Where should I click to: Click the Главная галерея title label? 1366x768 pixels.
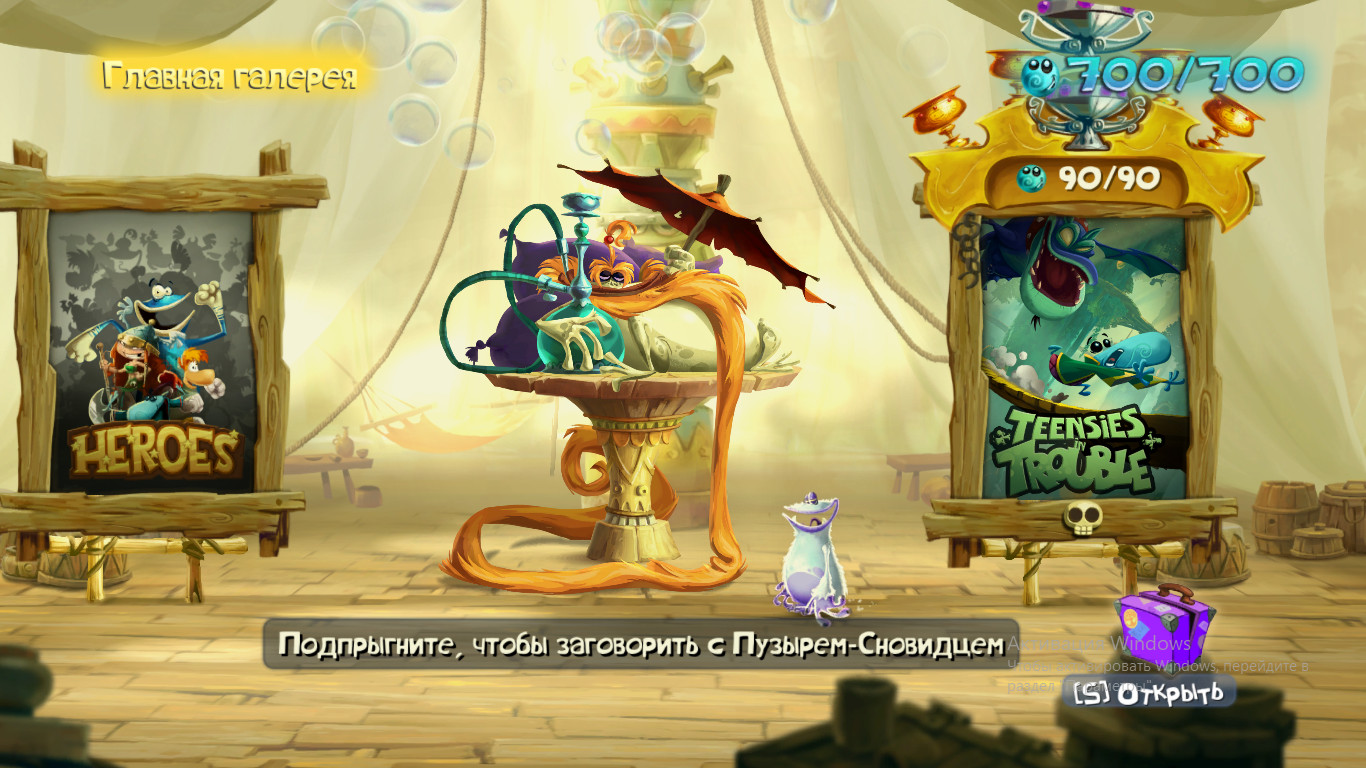[x=232, y=77]
